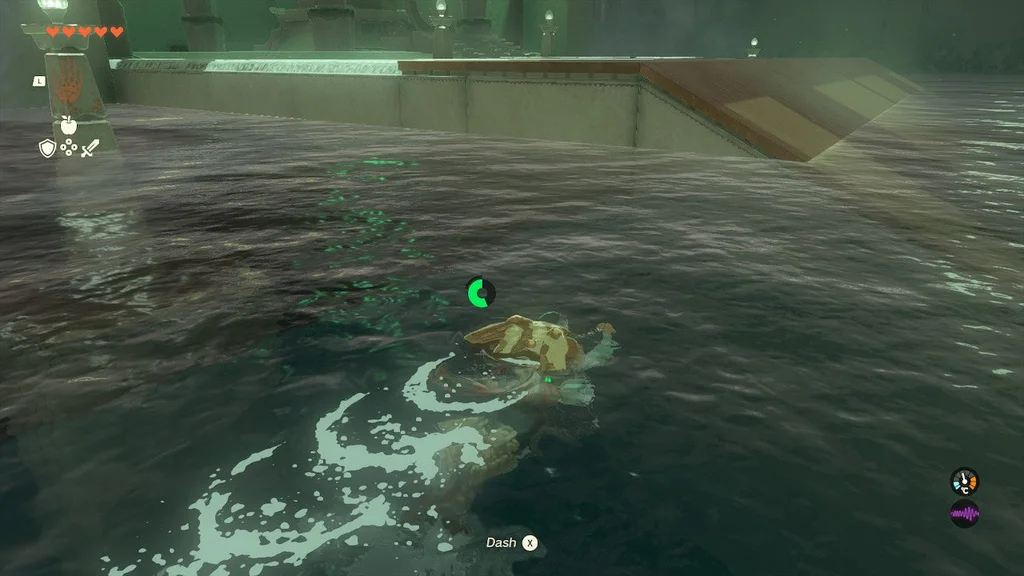Open the sword weapon quick-select icon
The width and height of the screenshot is (1024, 576).
click(x=91, y=148)
